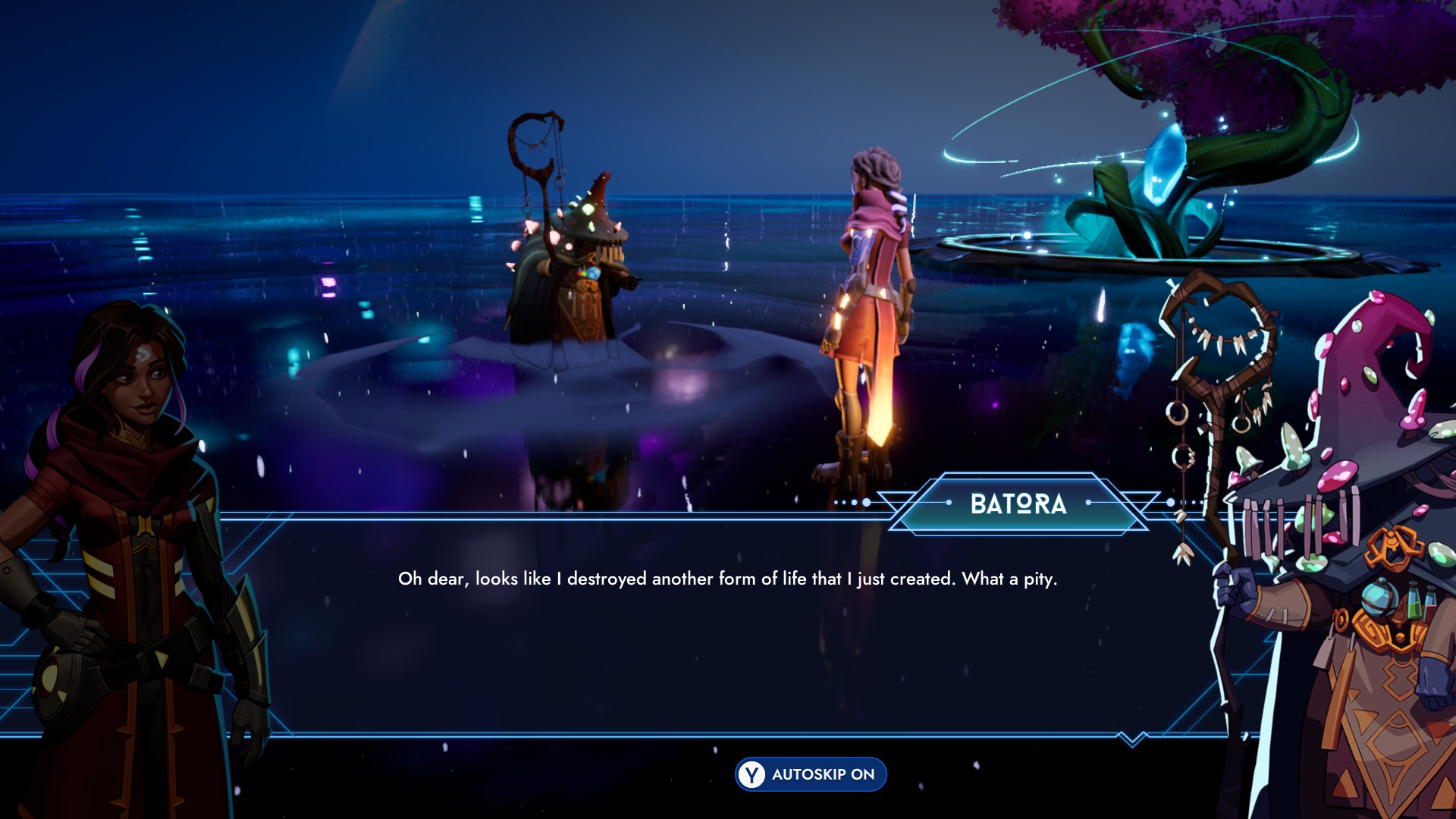Advance dialogue via the continue arrow indicator
This screenshot has width=1456, height=819.
click(1132, 739)
